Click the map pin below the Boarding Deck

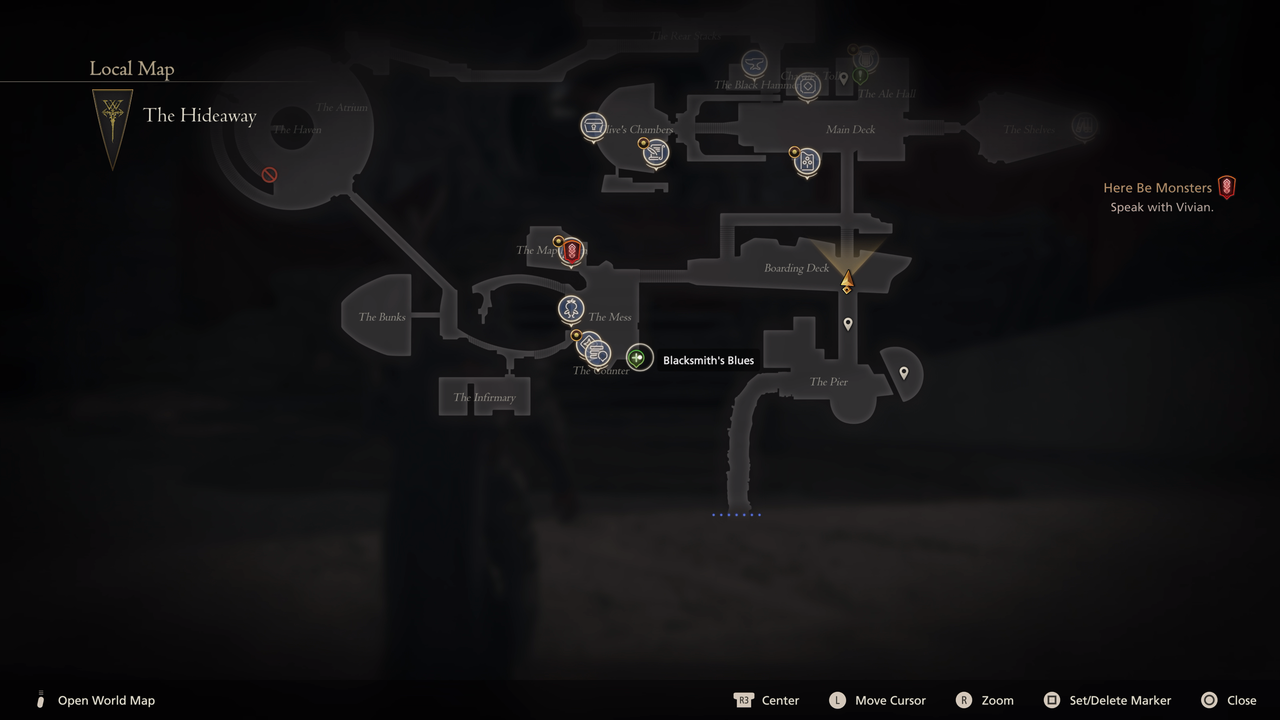(x=847, y=323)
